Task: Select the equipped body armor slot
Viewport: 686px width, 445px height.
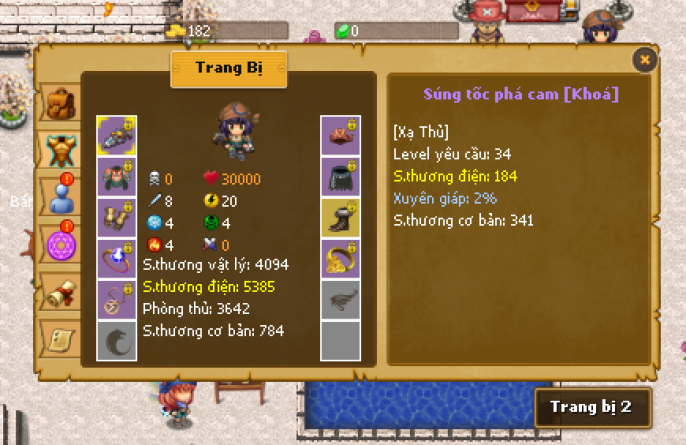Action: pos(116,176)
